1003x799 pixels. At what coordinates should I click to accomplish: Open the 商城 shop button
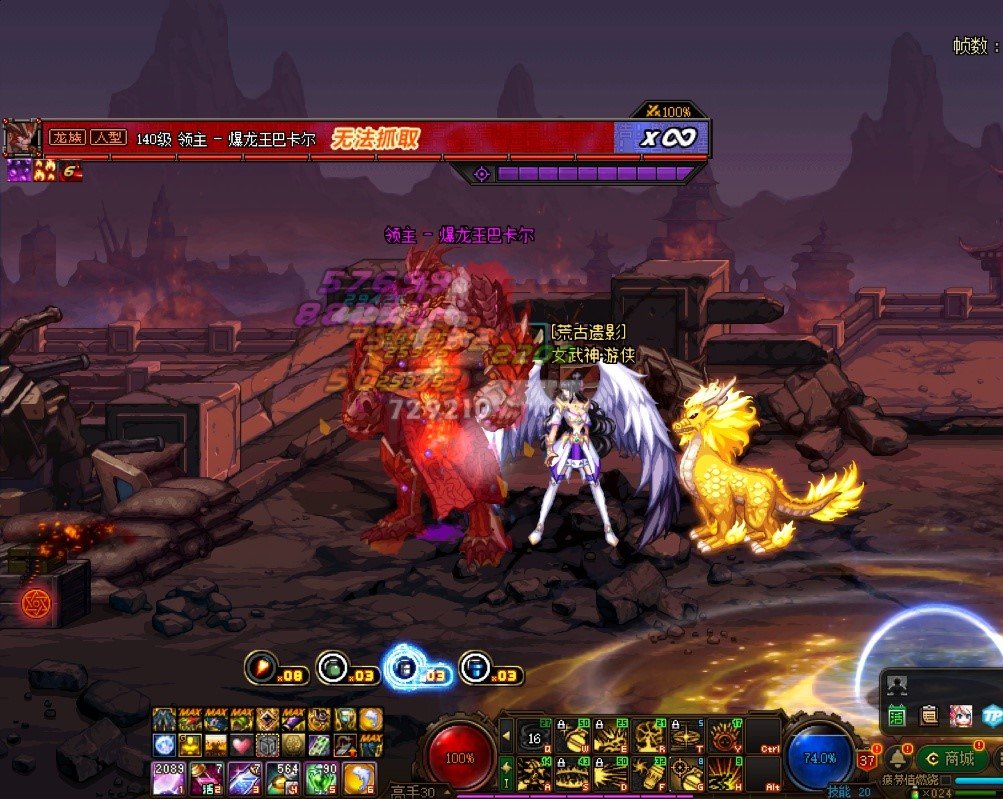[x=952, y=758]
